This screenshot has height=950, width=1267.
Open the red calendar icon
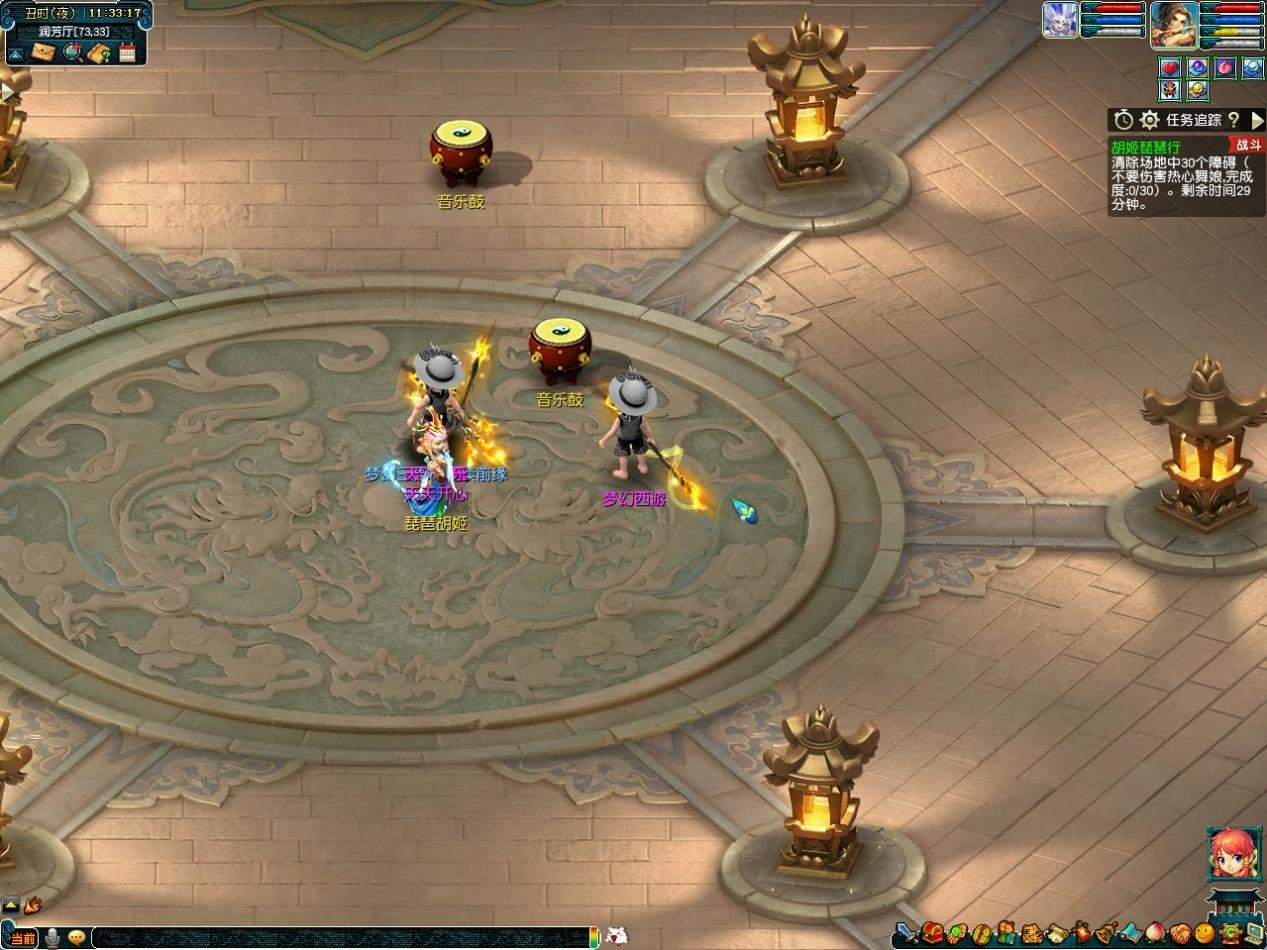(127, 52)
